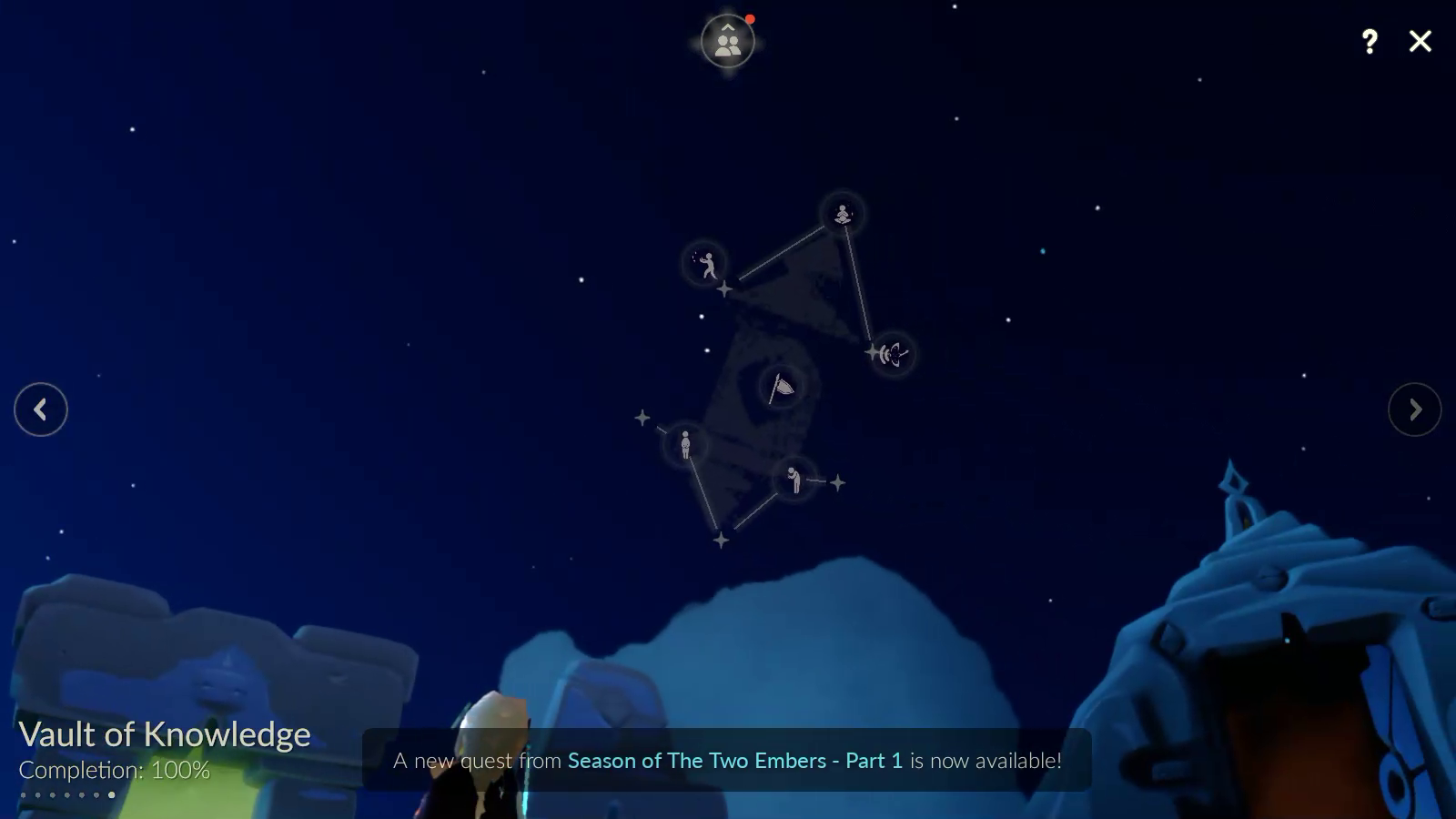Close the constellation view

click(x=1420, y=41)
